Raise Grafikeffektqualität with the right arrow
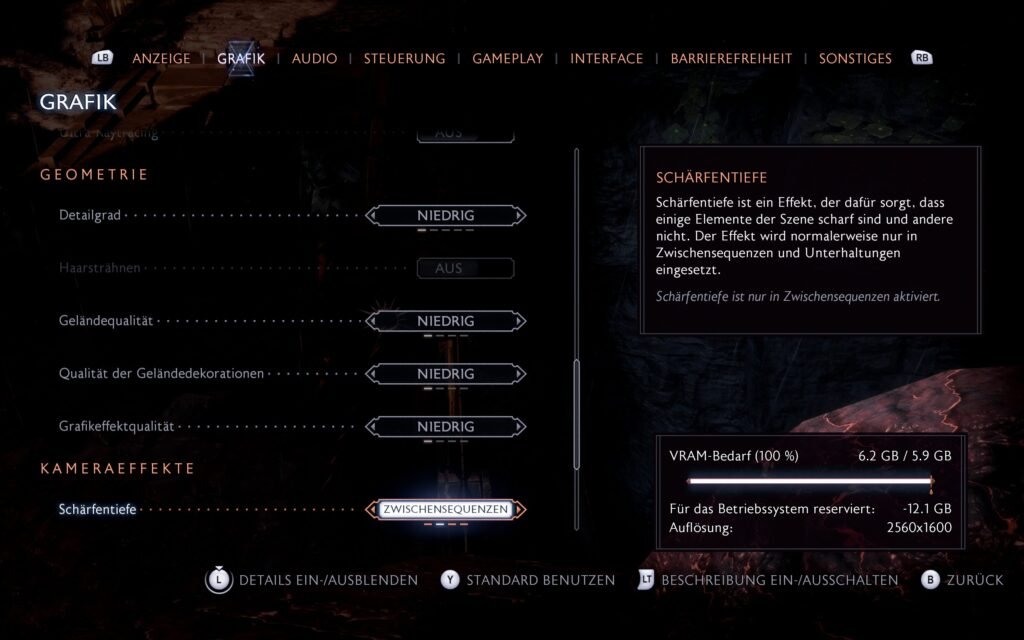 coord(520,427)
